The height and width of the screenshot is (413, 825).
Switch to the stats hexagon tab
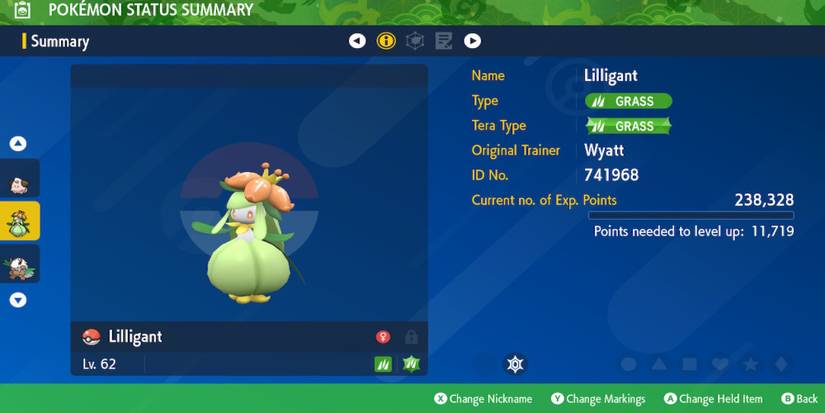pyautogui.click(x=415, y=41)
